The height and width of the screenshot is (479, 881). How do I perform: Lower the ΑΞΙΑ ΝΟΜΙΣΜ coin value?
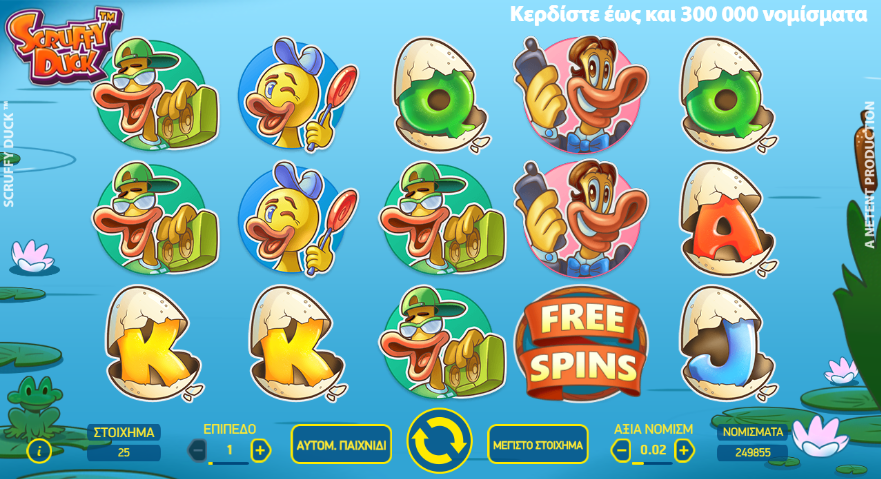pos(621,450)
